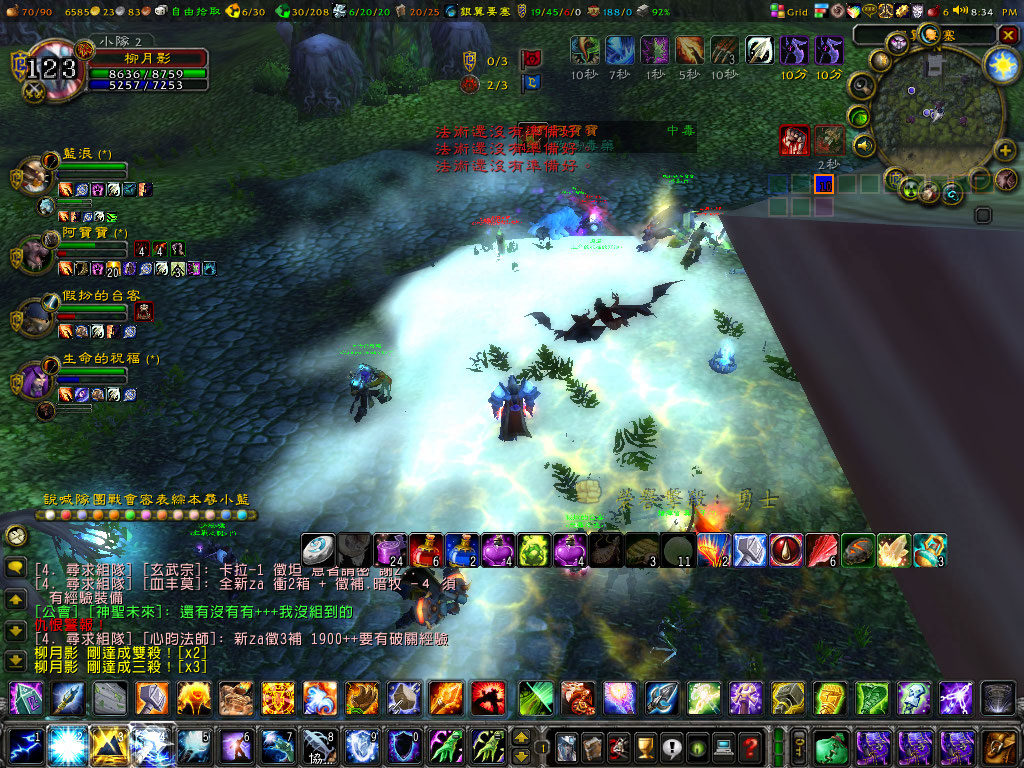The image size is (1024, 768).
Task: Zoom in the minimap with plus button
Action: [x=1005, y=151]
